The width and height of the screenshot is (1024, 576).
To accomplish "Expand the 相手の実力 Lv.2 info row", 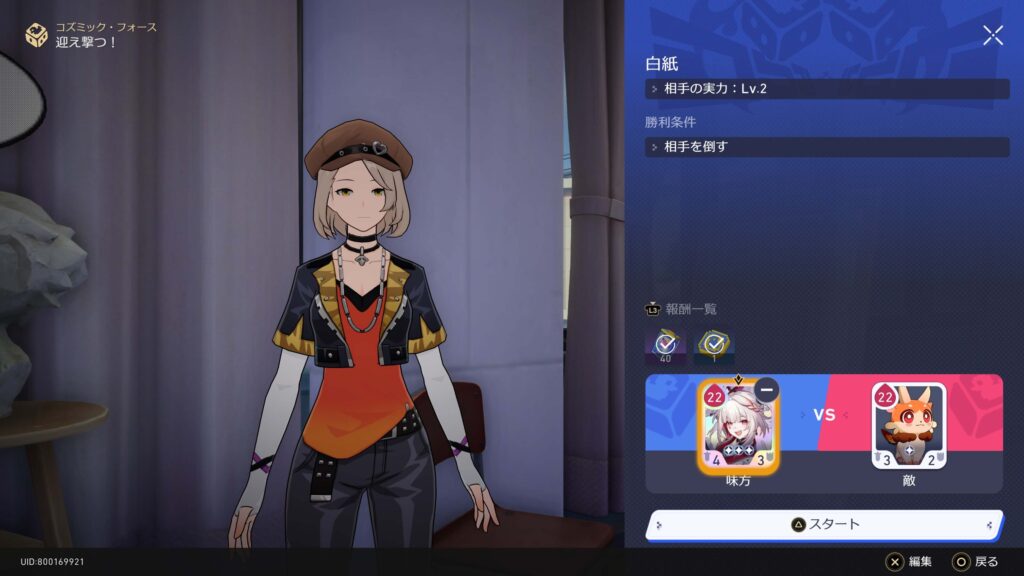I will (x=826, y=89).
